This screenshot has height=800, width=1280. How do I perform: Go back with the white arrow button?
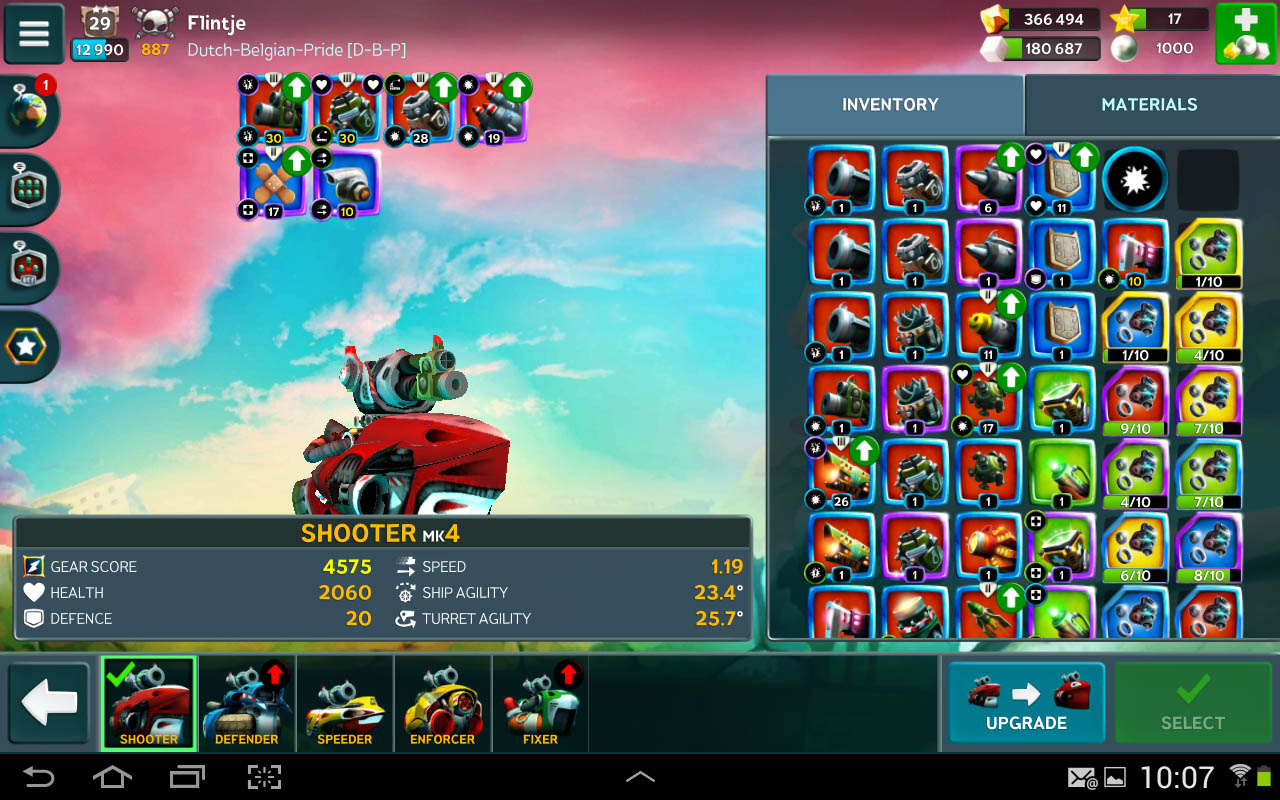[49, 703]
